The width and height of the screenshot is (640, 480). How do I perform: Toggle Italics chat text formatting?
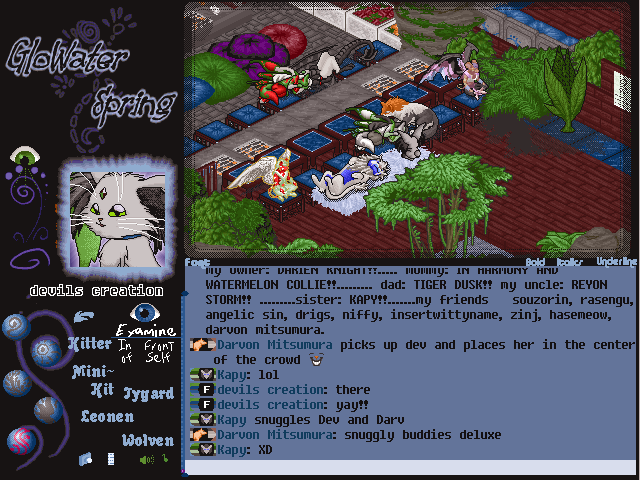tap(570, 262)
